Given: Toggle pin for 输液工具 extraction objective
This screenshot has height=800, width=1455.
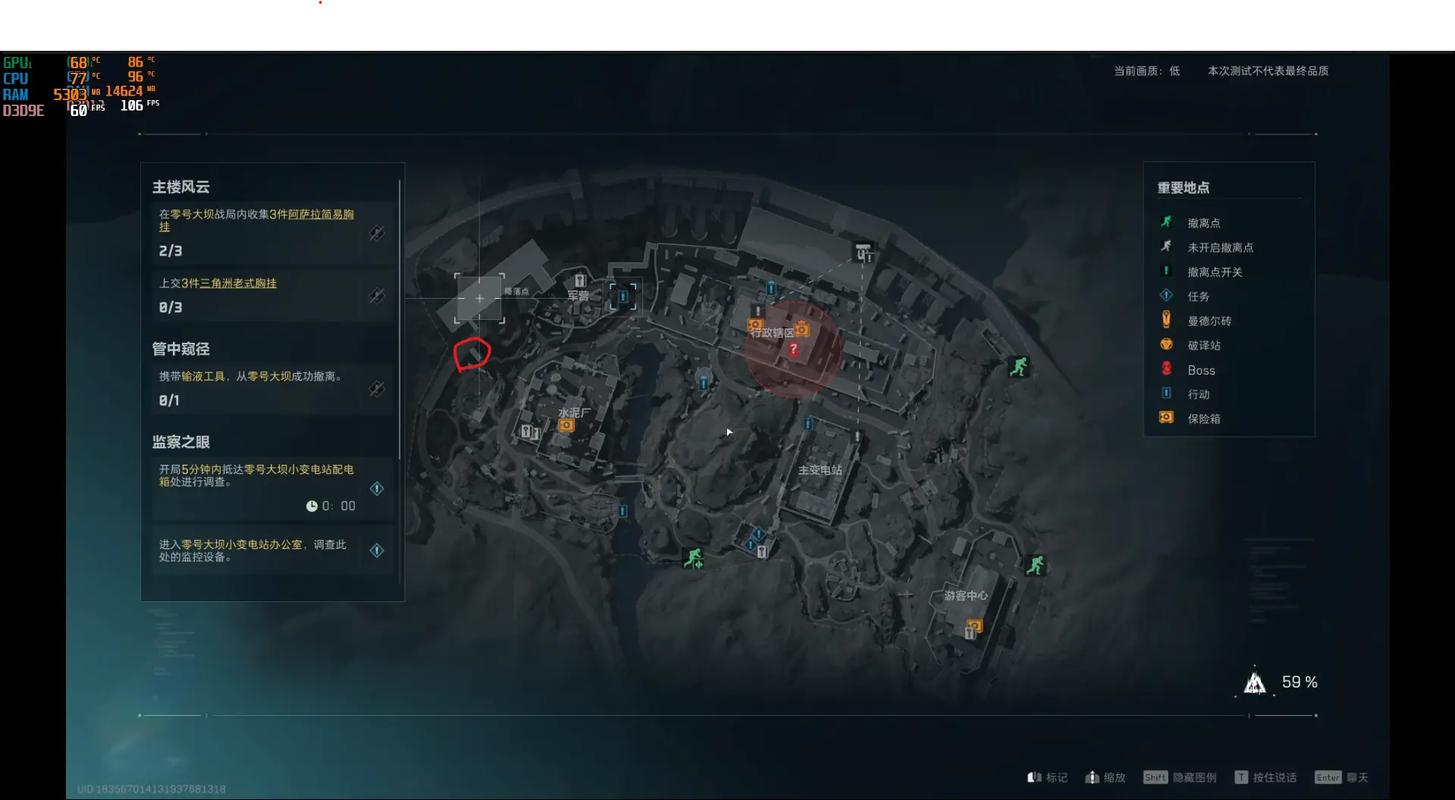Looking at the screenshot, I should 377,389.
